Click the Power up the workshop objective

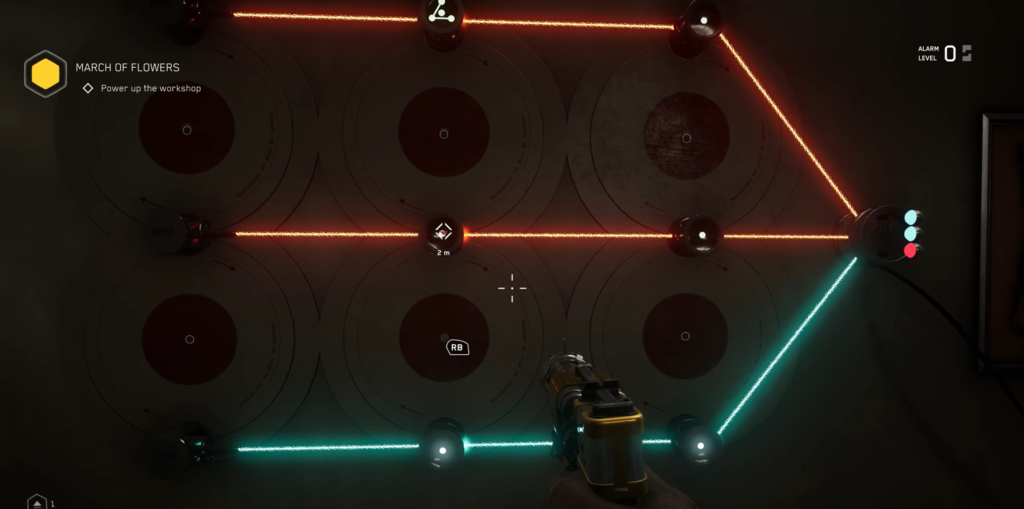150,89
